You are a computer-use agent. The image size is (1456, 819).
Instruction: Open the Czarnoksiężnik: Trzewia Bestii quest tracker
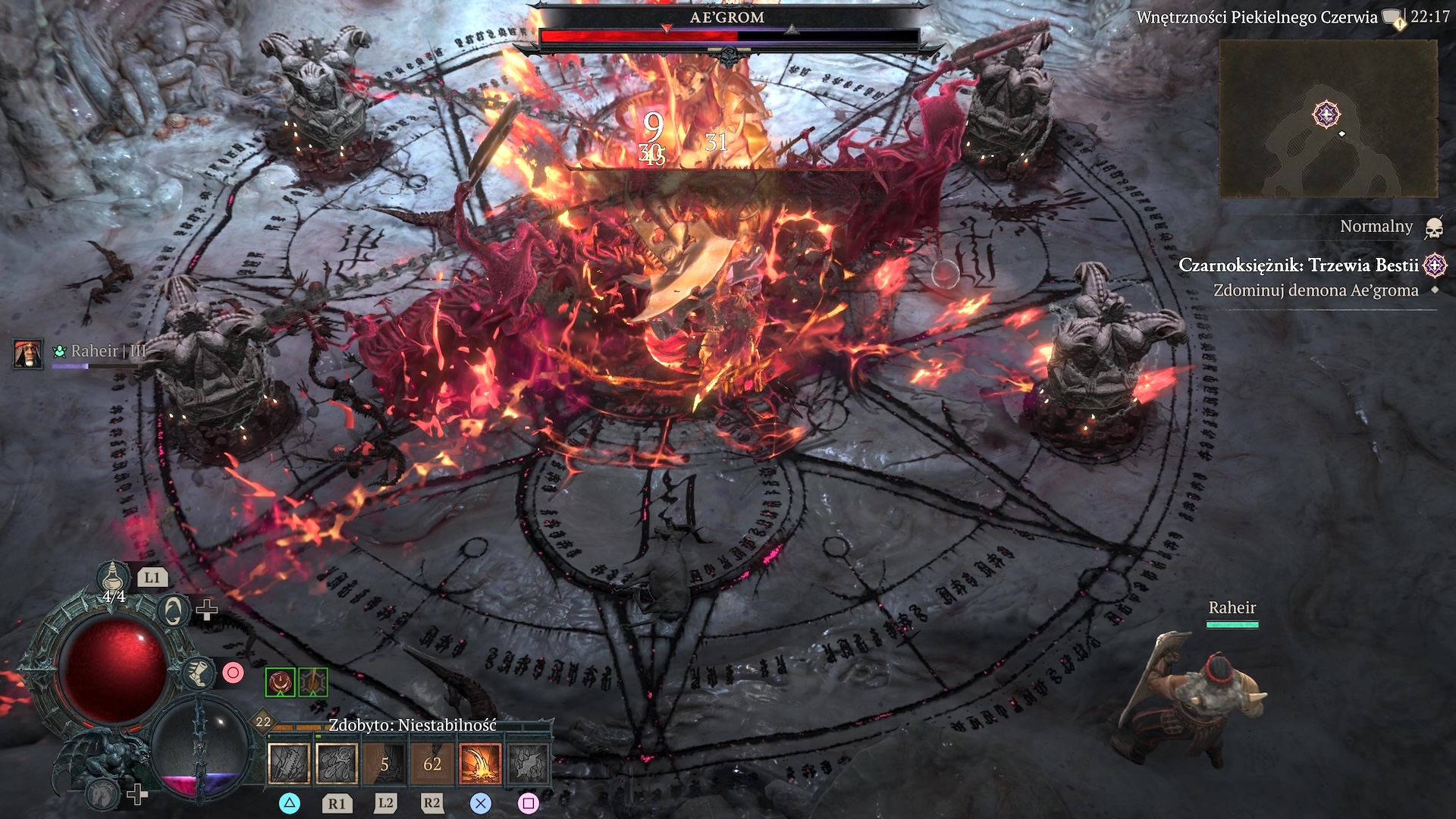[x=1298, y=265]
